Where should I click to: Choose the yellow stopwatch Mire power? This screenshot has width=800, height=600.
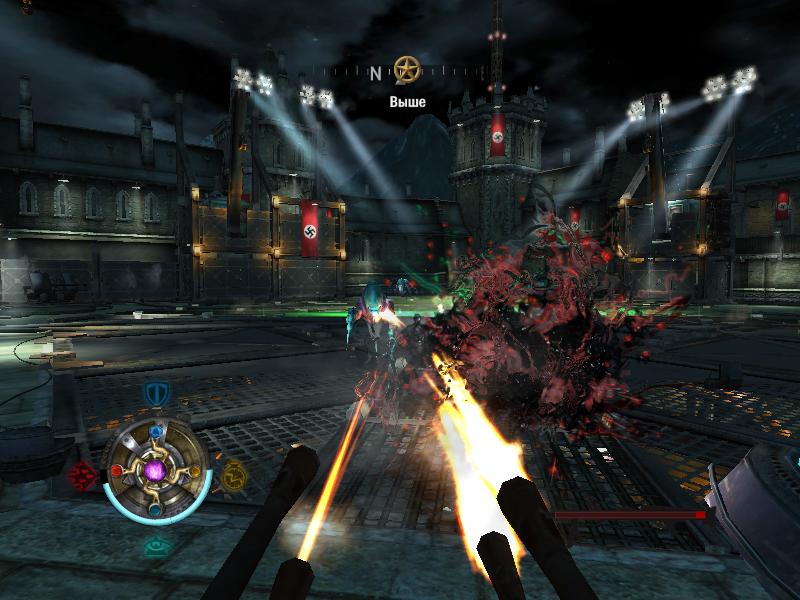pyautogui.click(x=234, y=474)
